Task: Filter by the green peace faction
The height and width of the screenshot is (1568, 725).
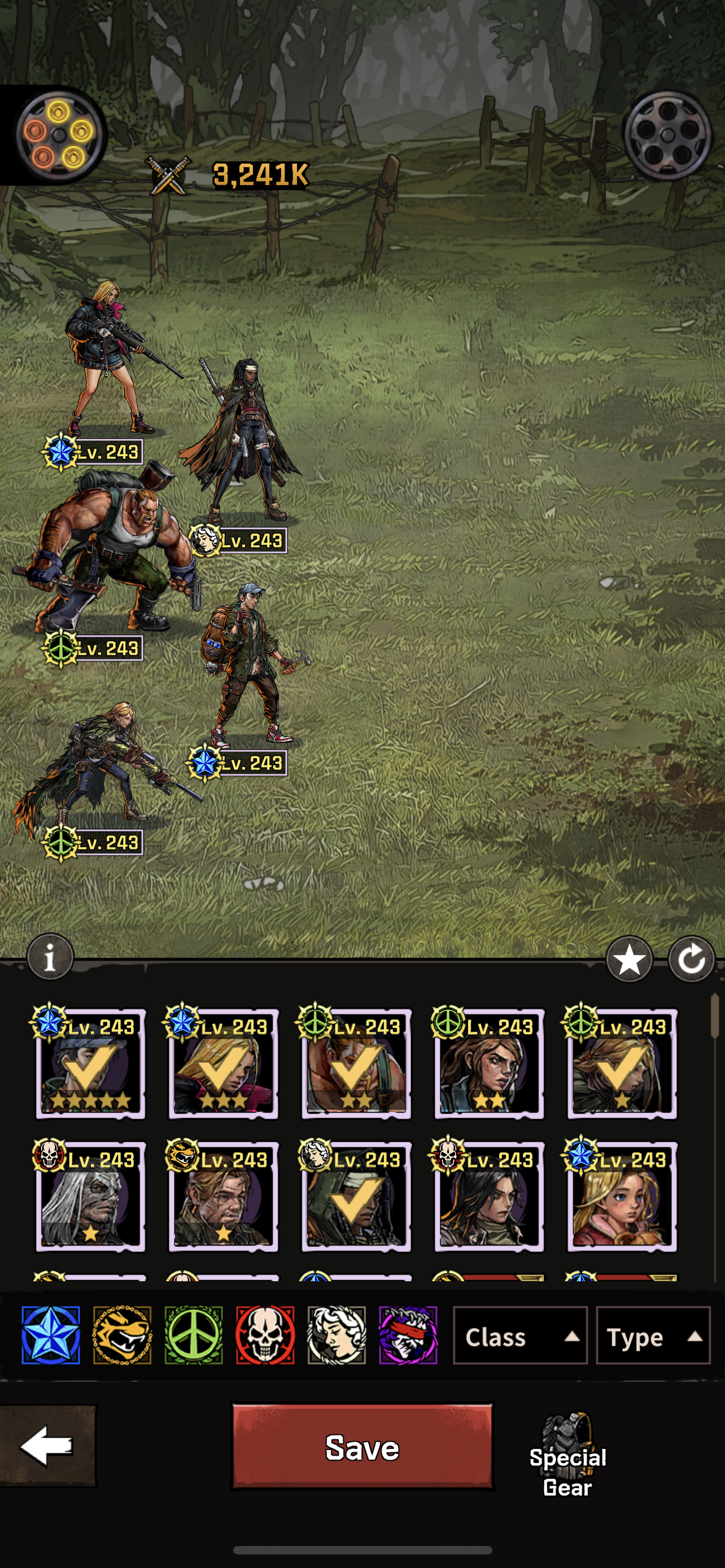Action: tap(194, 1335)
